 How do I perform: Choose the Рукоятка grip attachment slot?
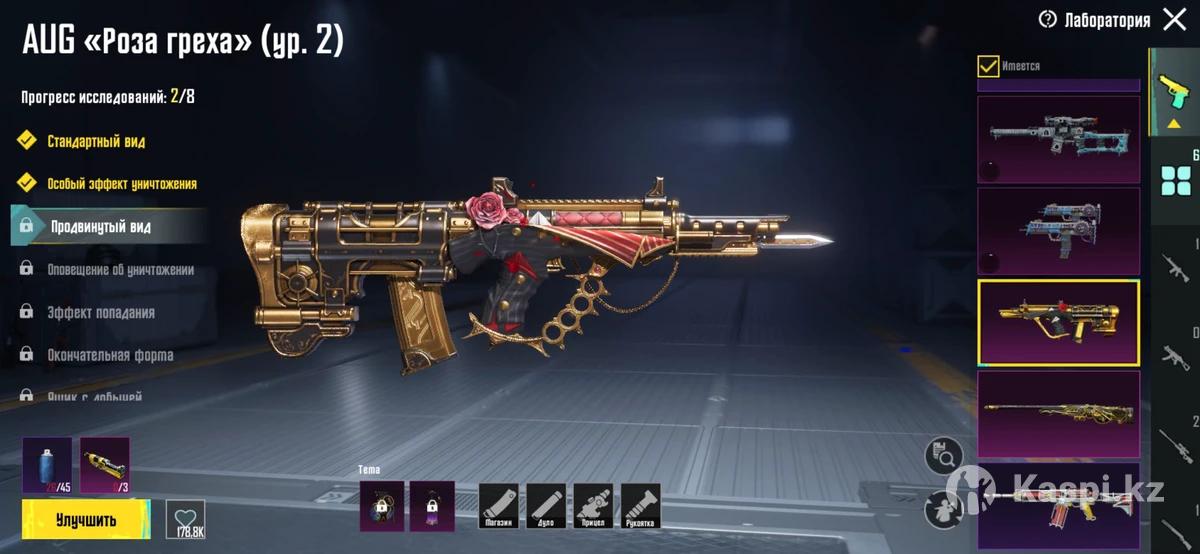pos(640,506)
